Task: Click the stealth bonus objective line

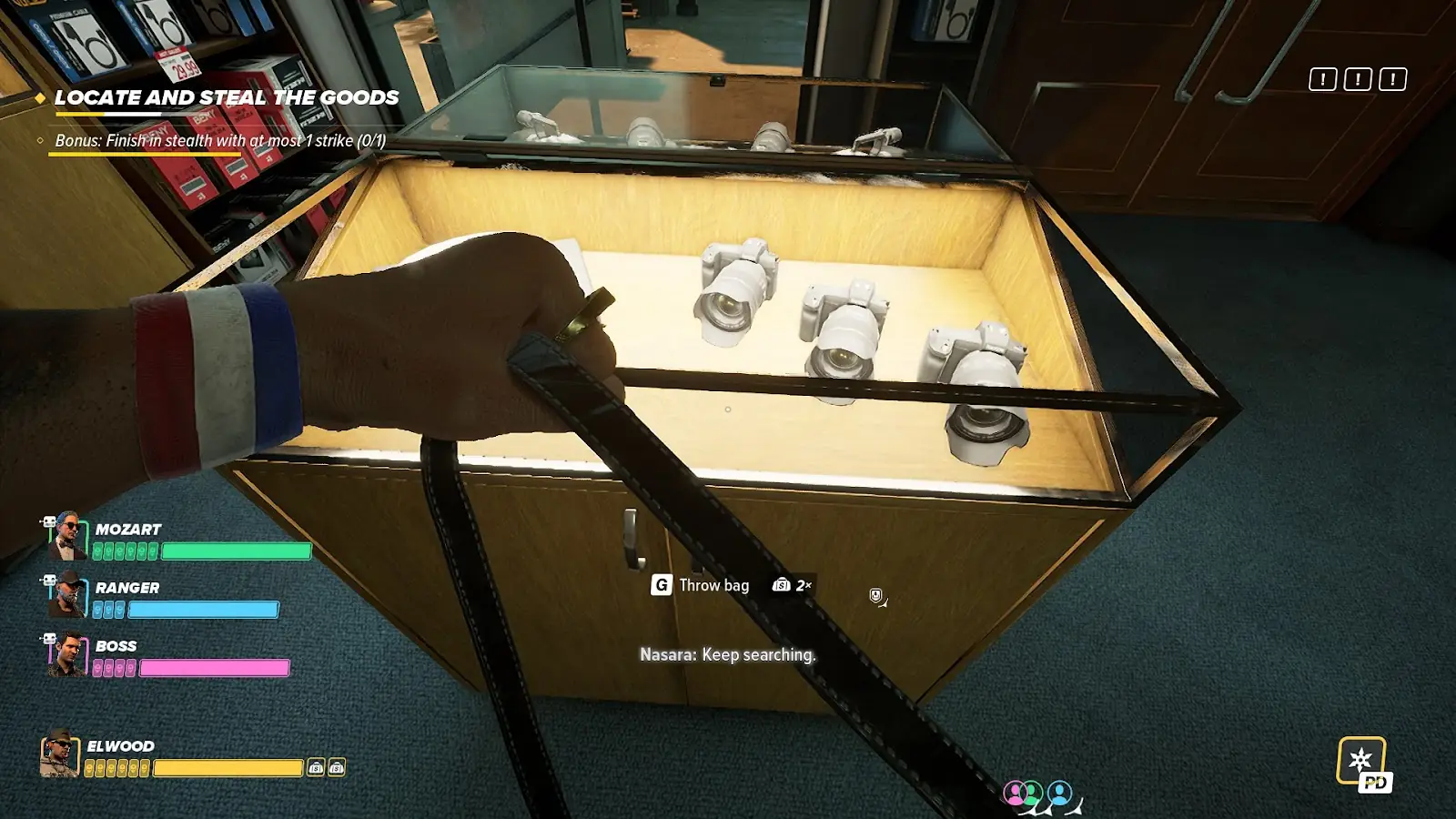Action: pos(220,141)
